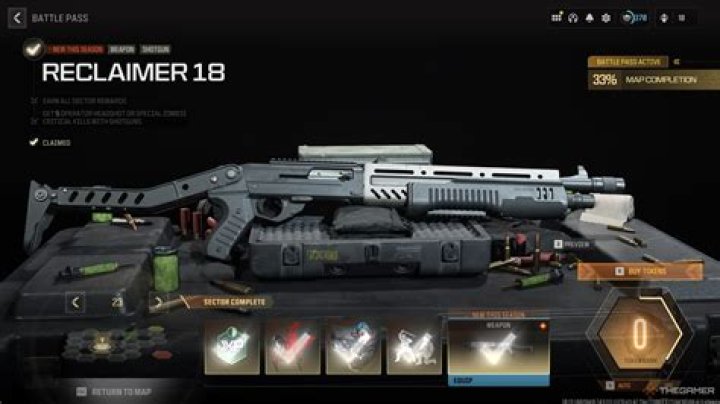Go to the next sector with right arrow
Screen dimensions: 720x404
tap(156, 300)
